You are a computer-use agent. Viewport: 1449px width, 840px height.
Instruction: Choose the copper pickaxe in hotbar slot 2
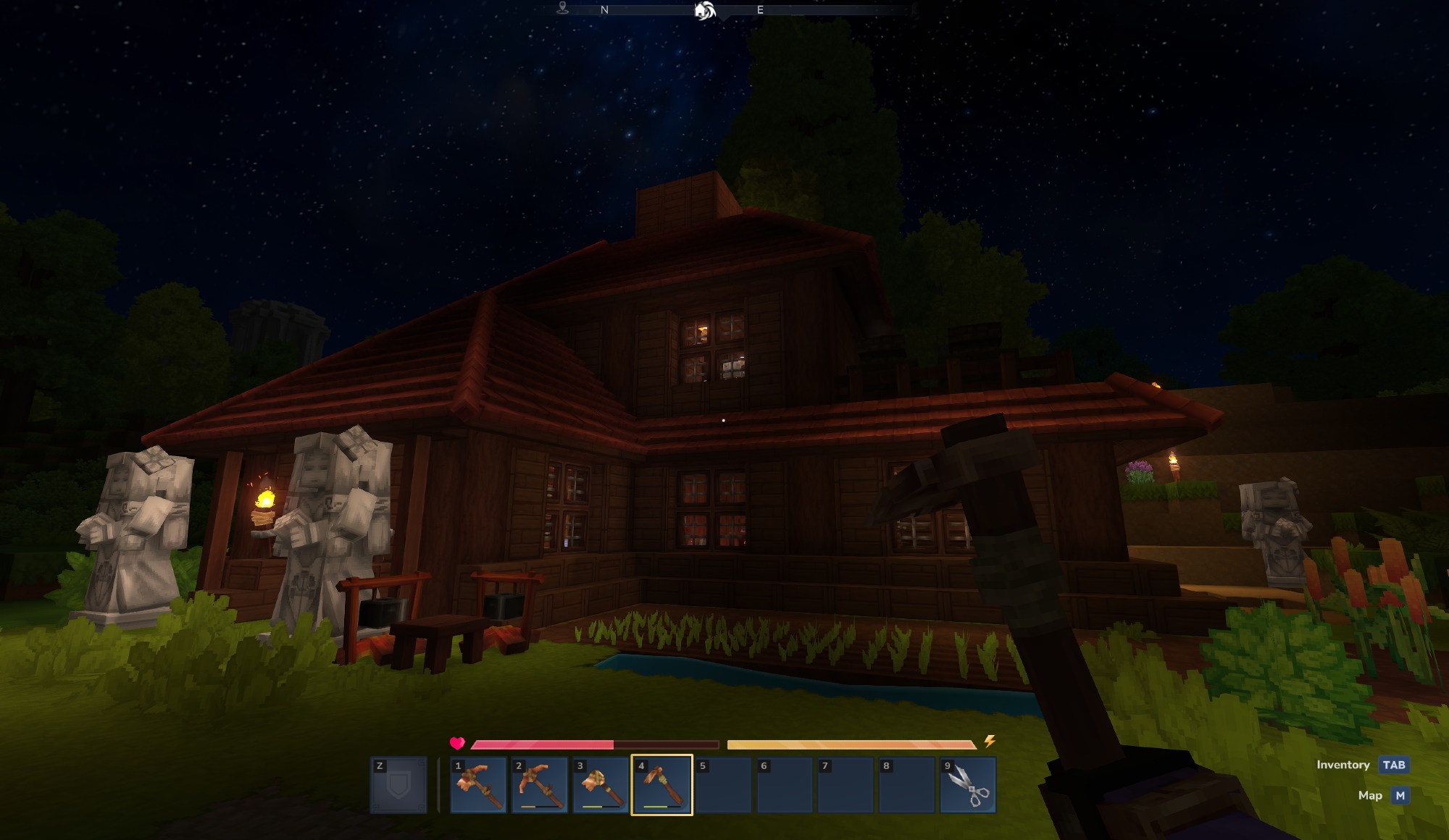pyautogui.click(x=540, y=786)
